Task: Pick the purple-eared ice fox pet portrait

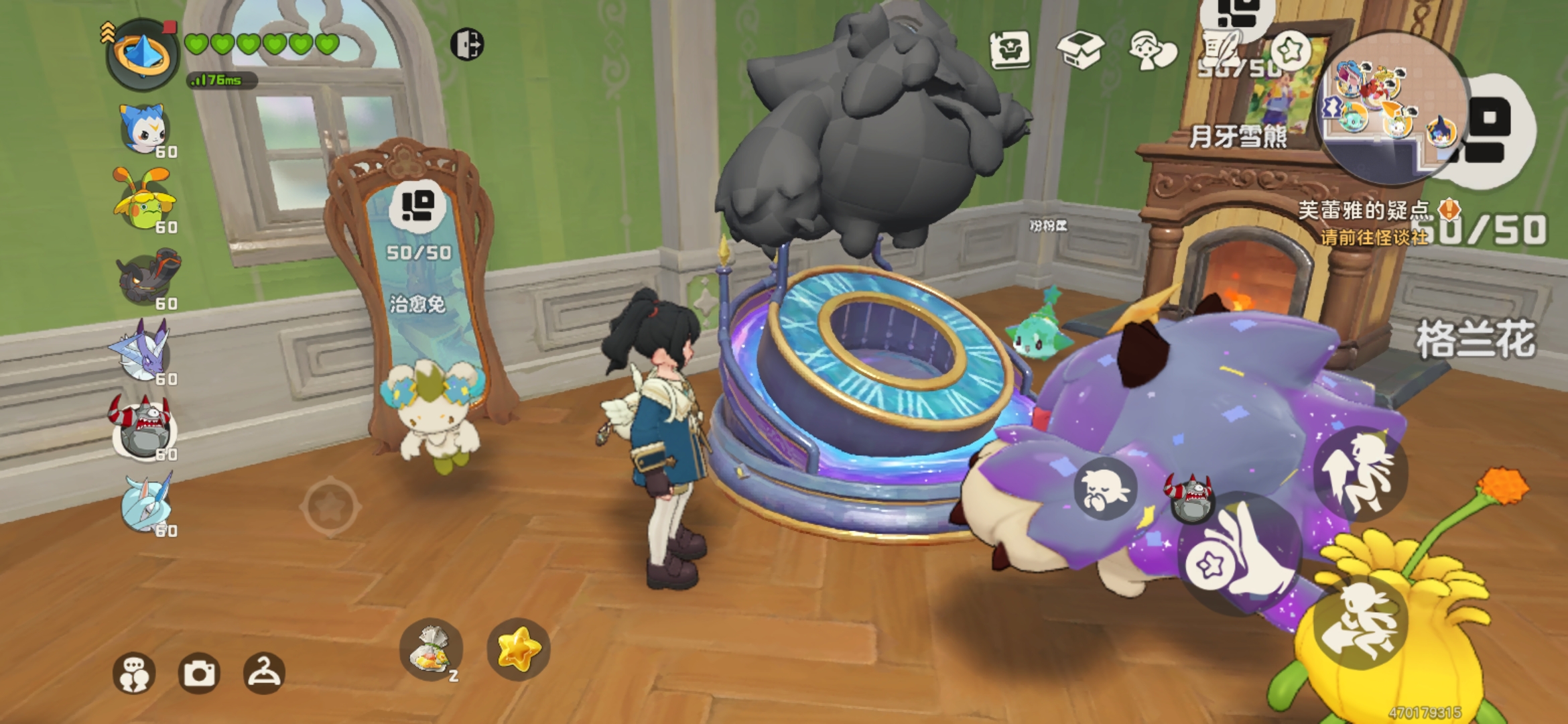Action: (x=143, y=352)
